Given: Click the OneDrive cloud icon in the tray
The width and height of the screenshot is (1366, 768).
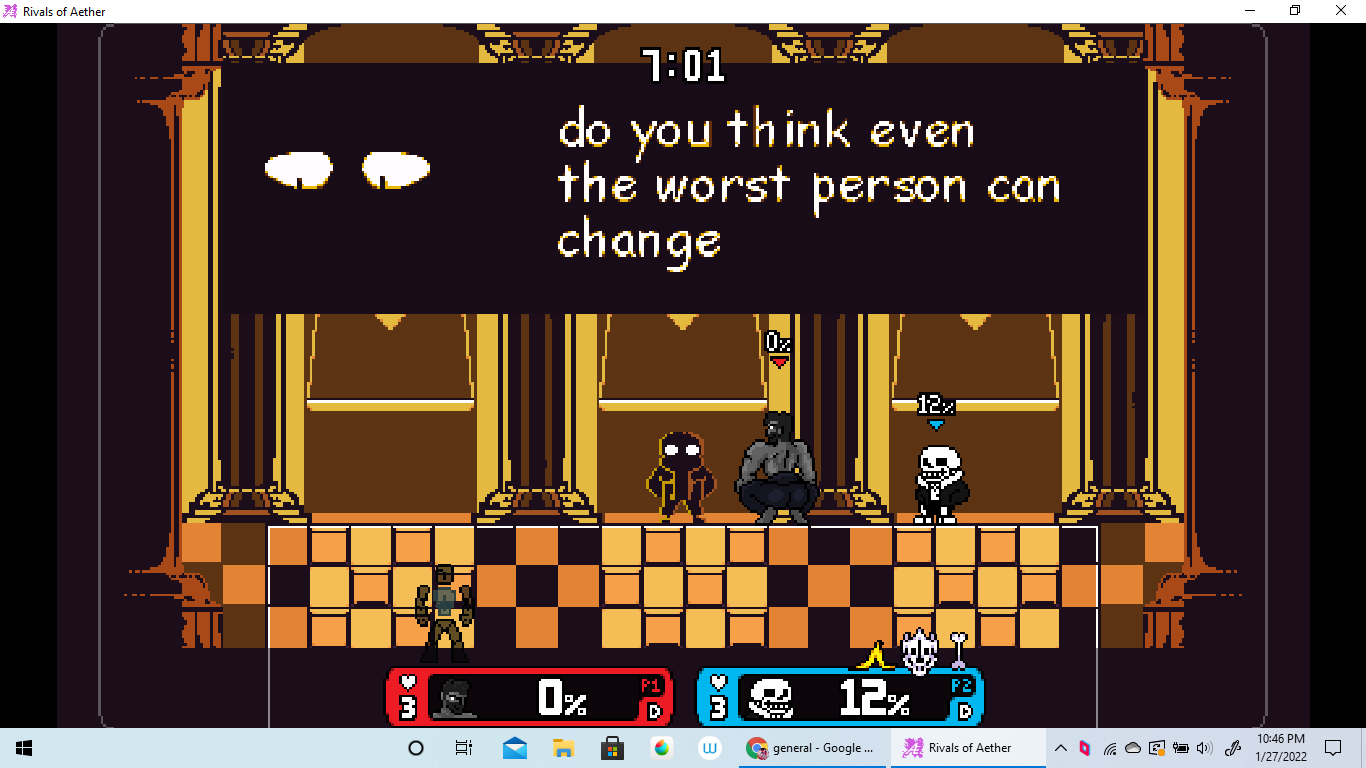Looking at the screenshot, I should [1133, 747].
